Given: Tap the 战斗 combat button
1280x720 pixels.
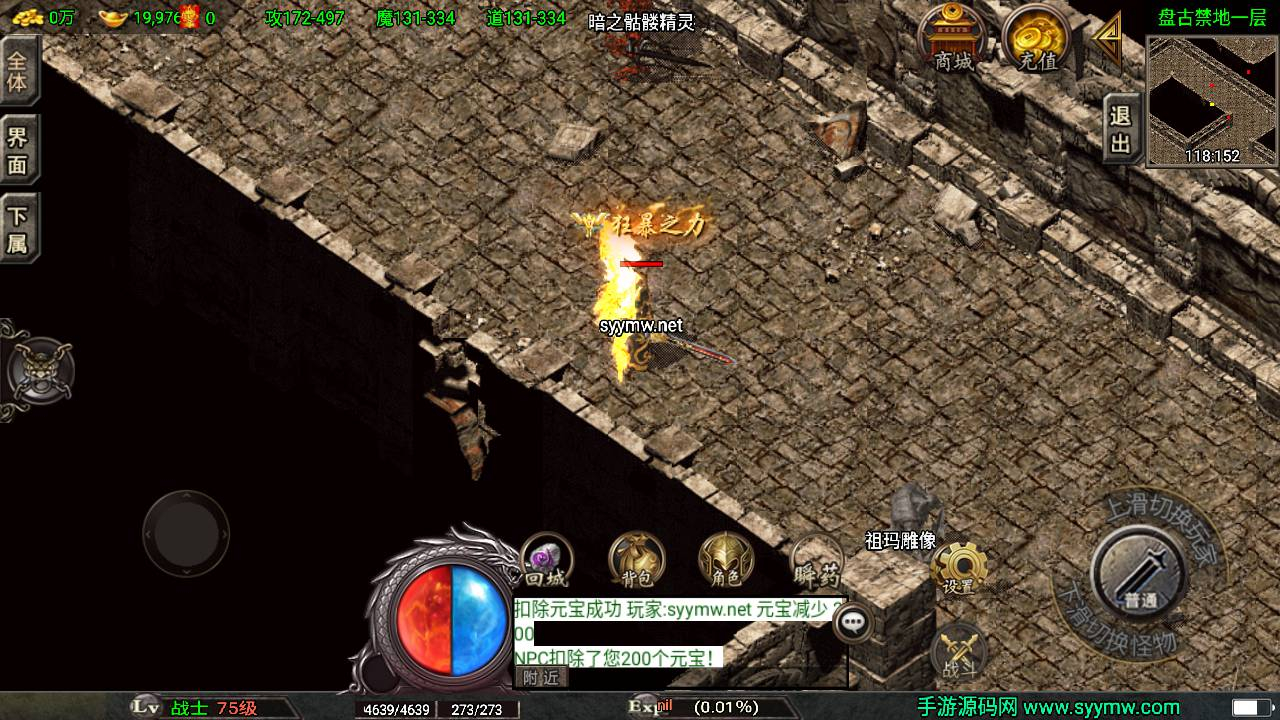Looking at the screenshot, I should coord(959,649).
